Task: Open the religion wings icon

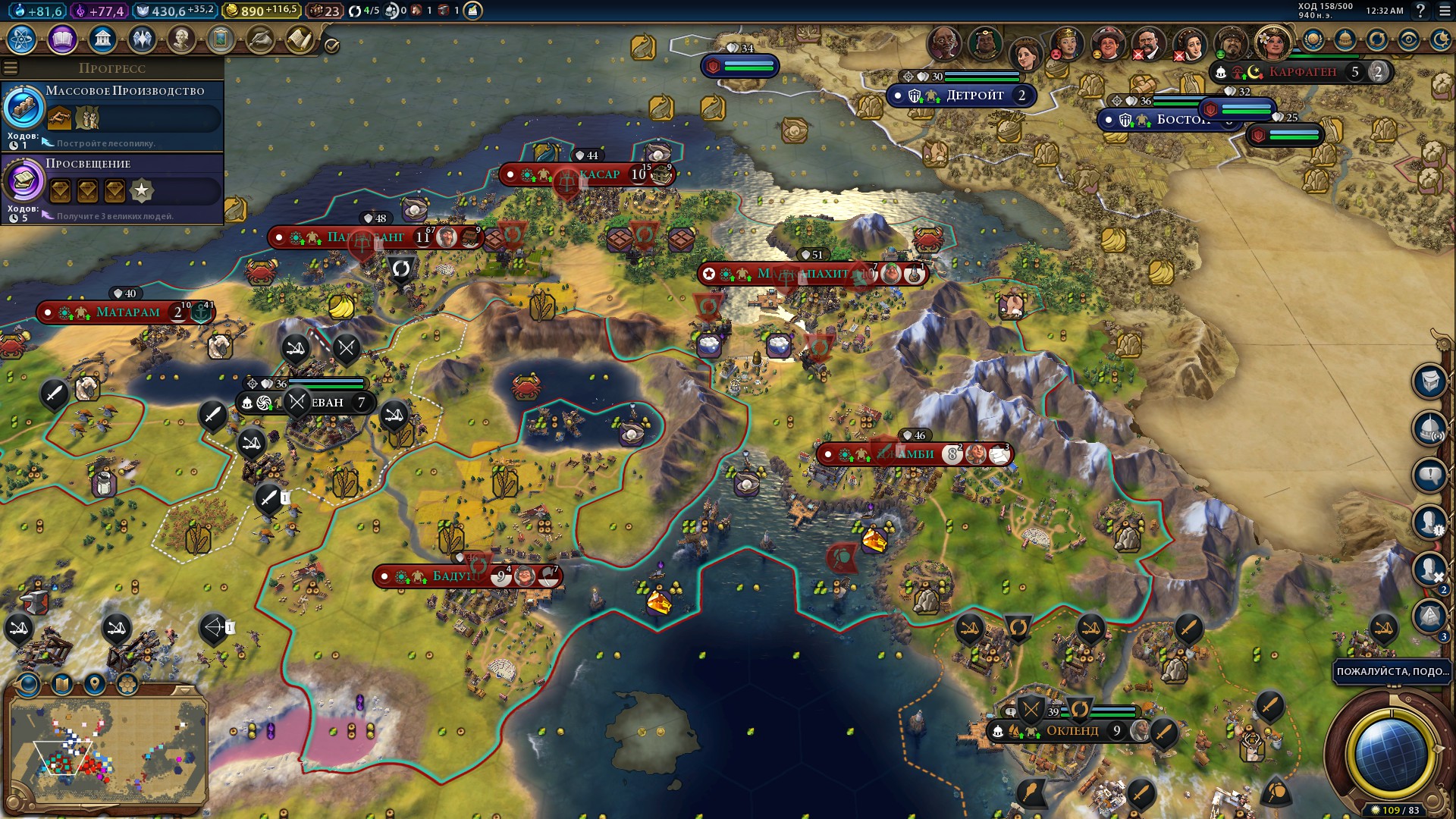Action: (x=142, y=39)
